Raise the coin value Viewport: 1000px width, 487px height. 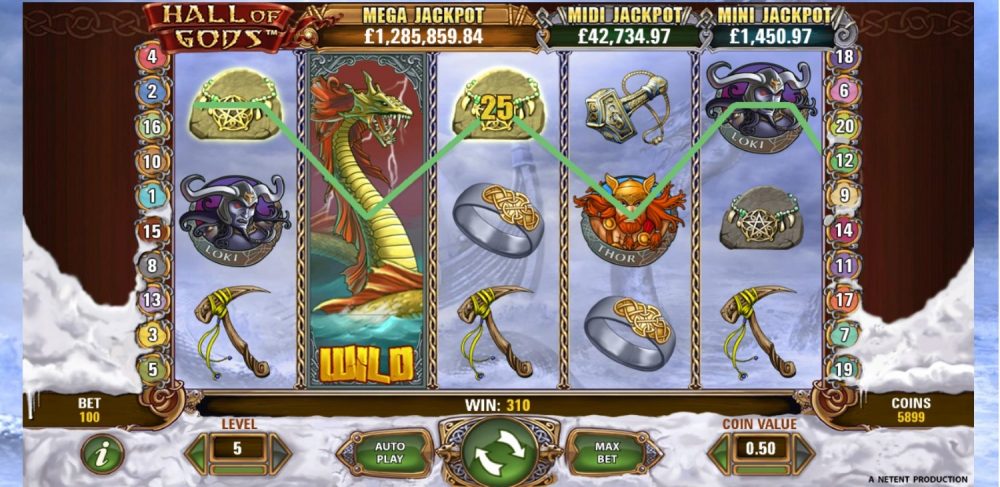pyautogui.click(x=804, y=453)
